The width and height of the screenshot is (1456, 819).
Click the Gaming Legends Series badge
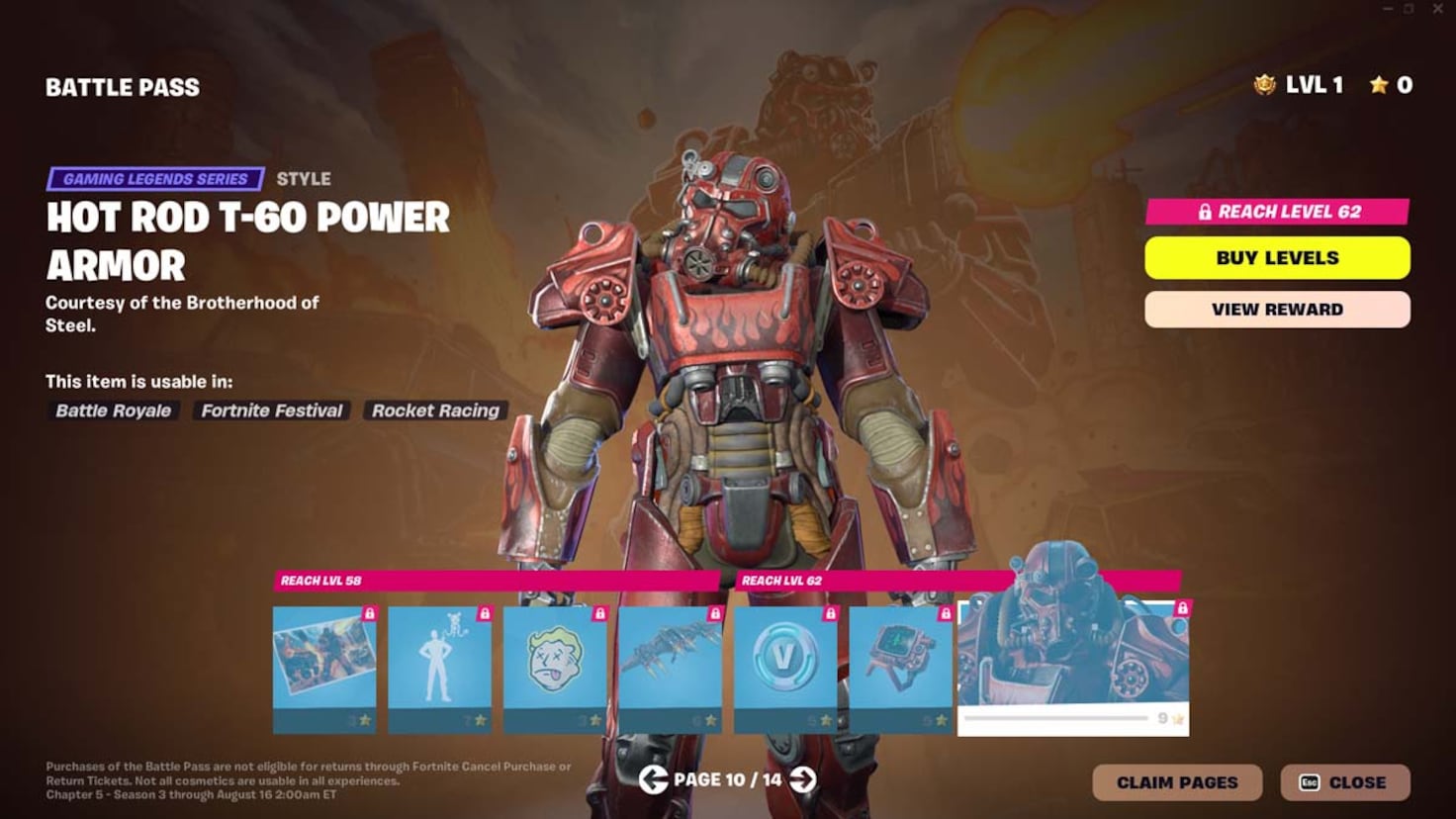tap(155, 179)
